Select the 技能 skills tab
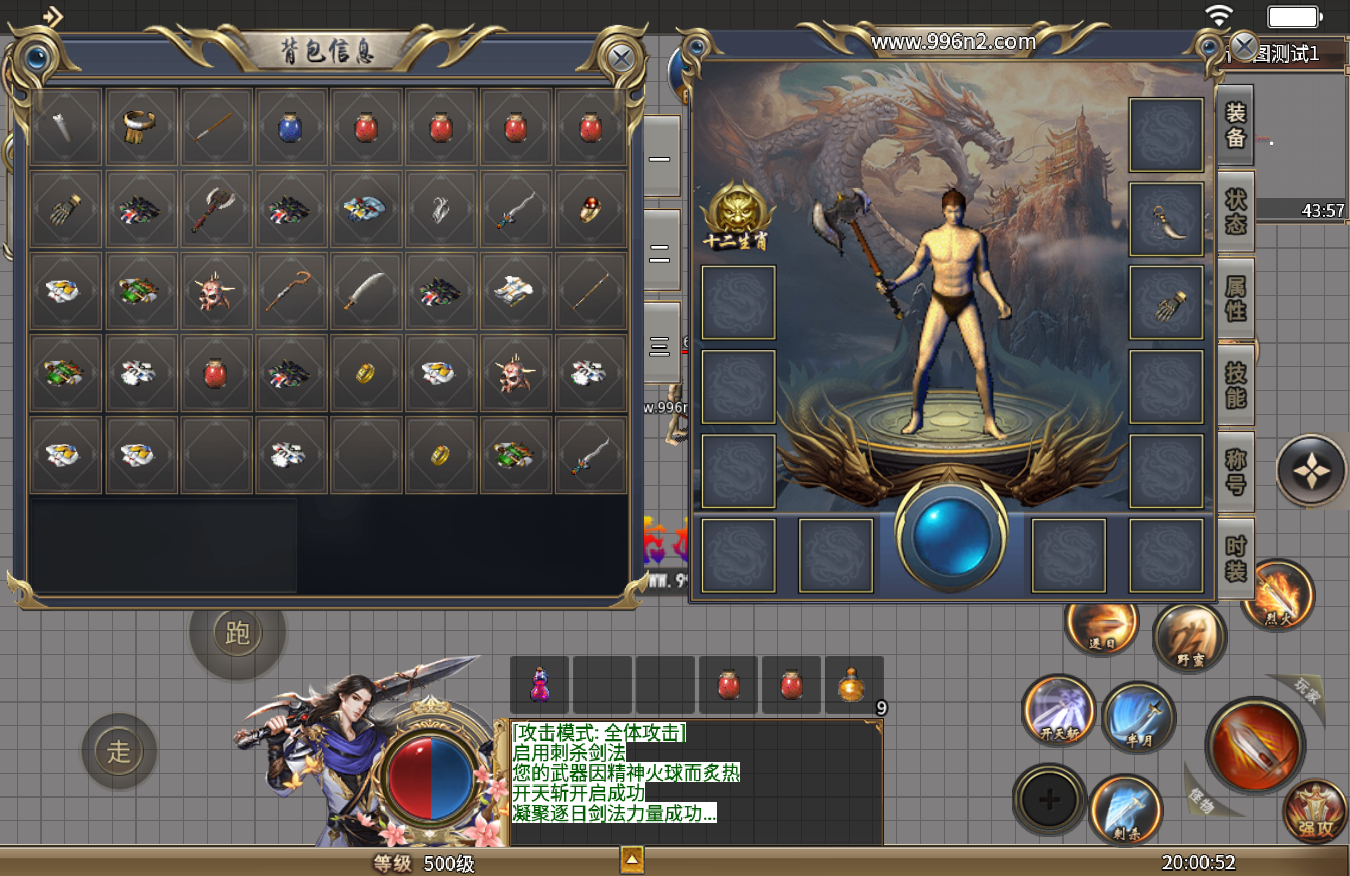The width and height of the screenshot is (1350, 876). (x=1236, y=384)
